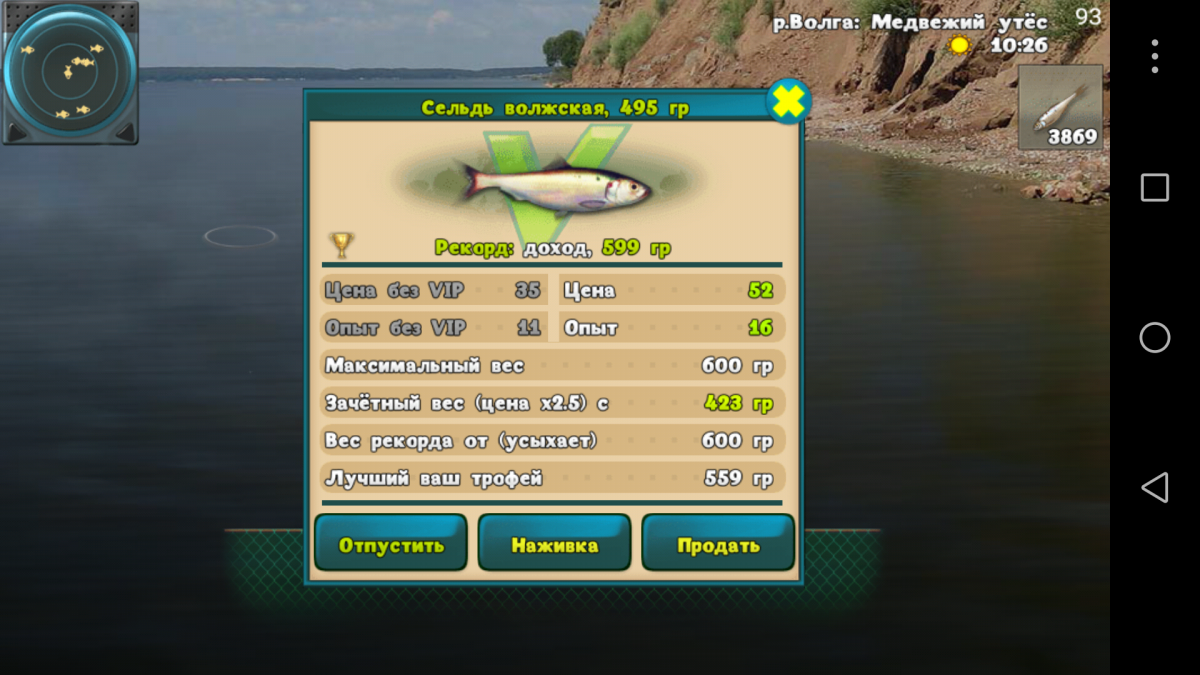Open the fish radar minimap
1200x675 pixels.
[69, 72]
